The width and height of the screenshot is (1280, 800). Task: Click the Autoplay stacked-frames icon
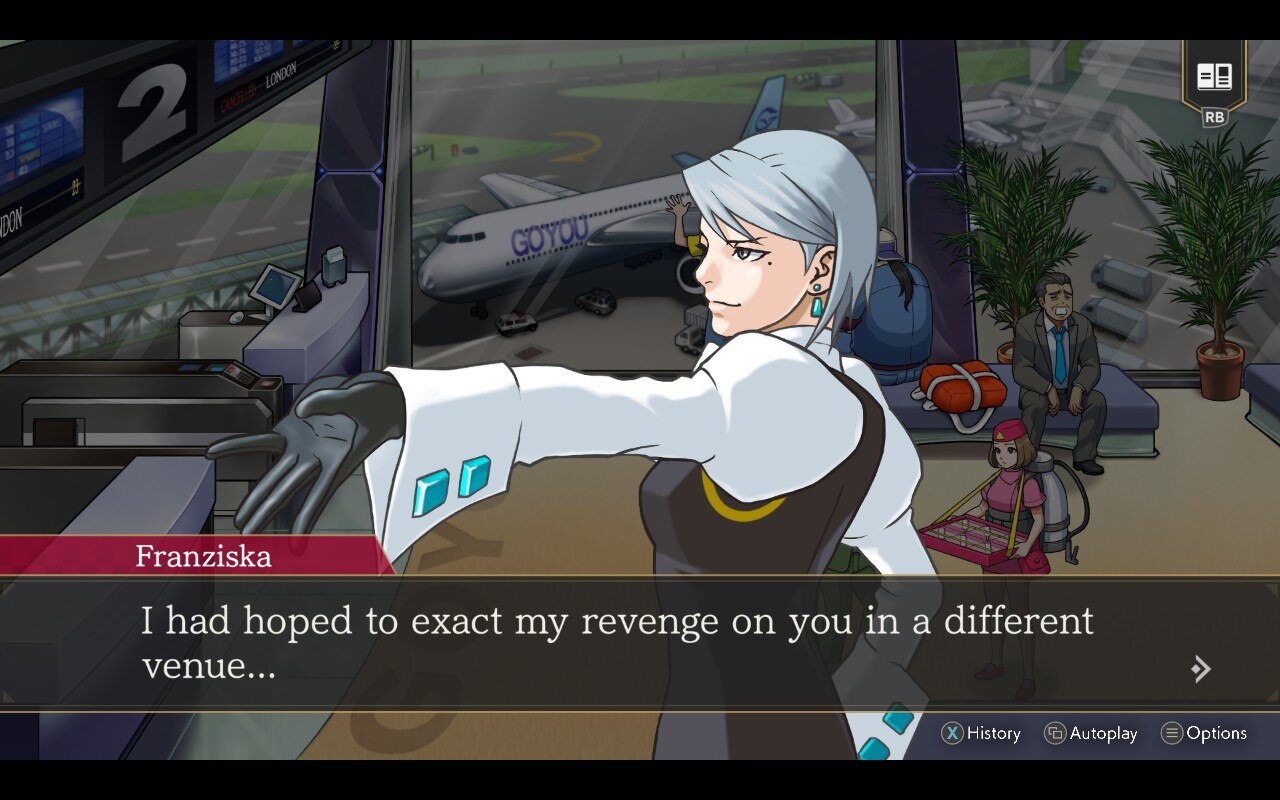[x=1055, y=733]
